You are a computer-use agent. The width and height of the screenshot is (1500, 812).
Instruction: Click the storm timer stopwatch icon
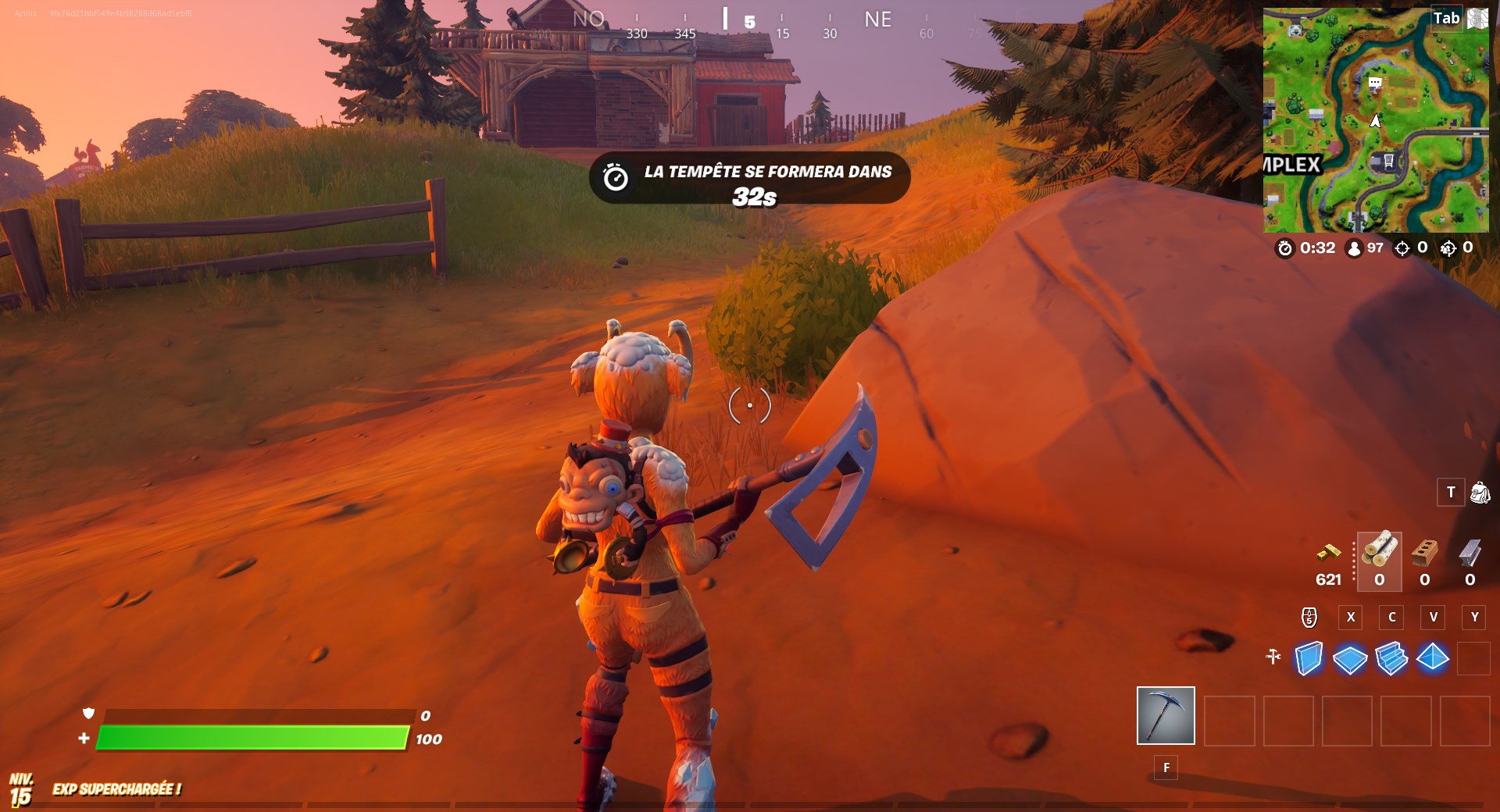[1287, 248]
